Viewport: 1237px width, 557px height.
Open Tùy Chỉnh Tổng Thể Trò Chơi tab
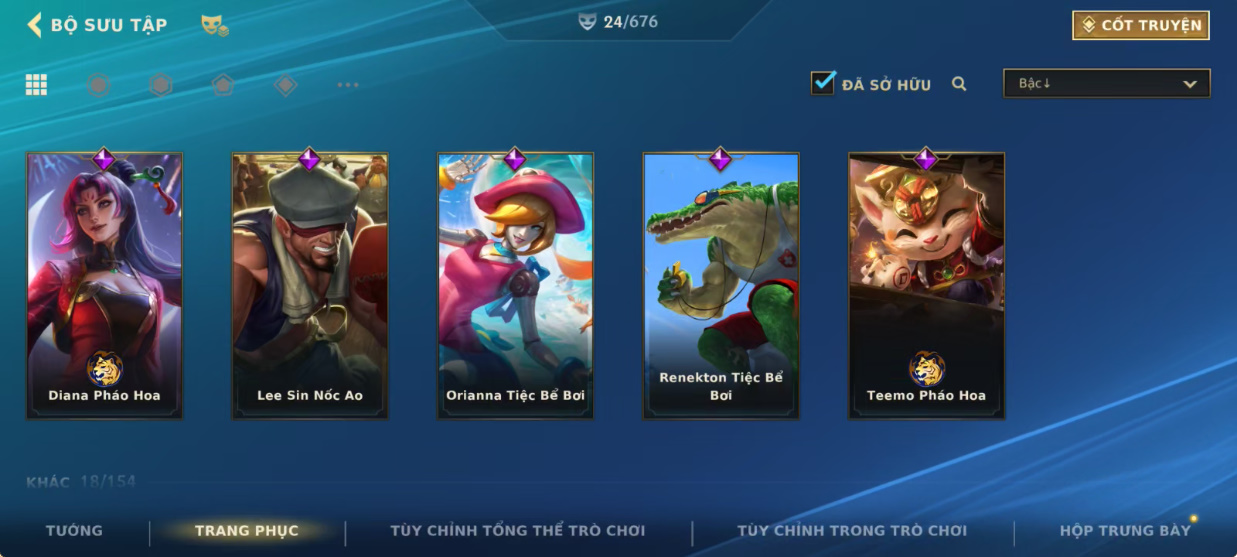[517, 531]
